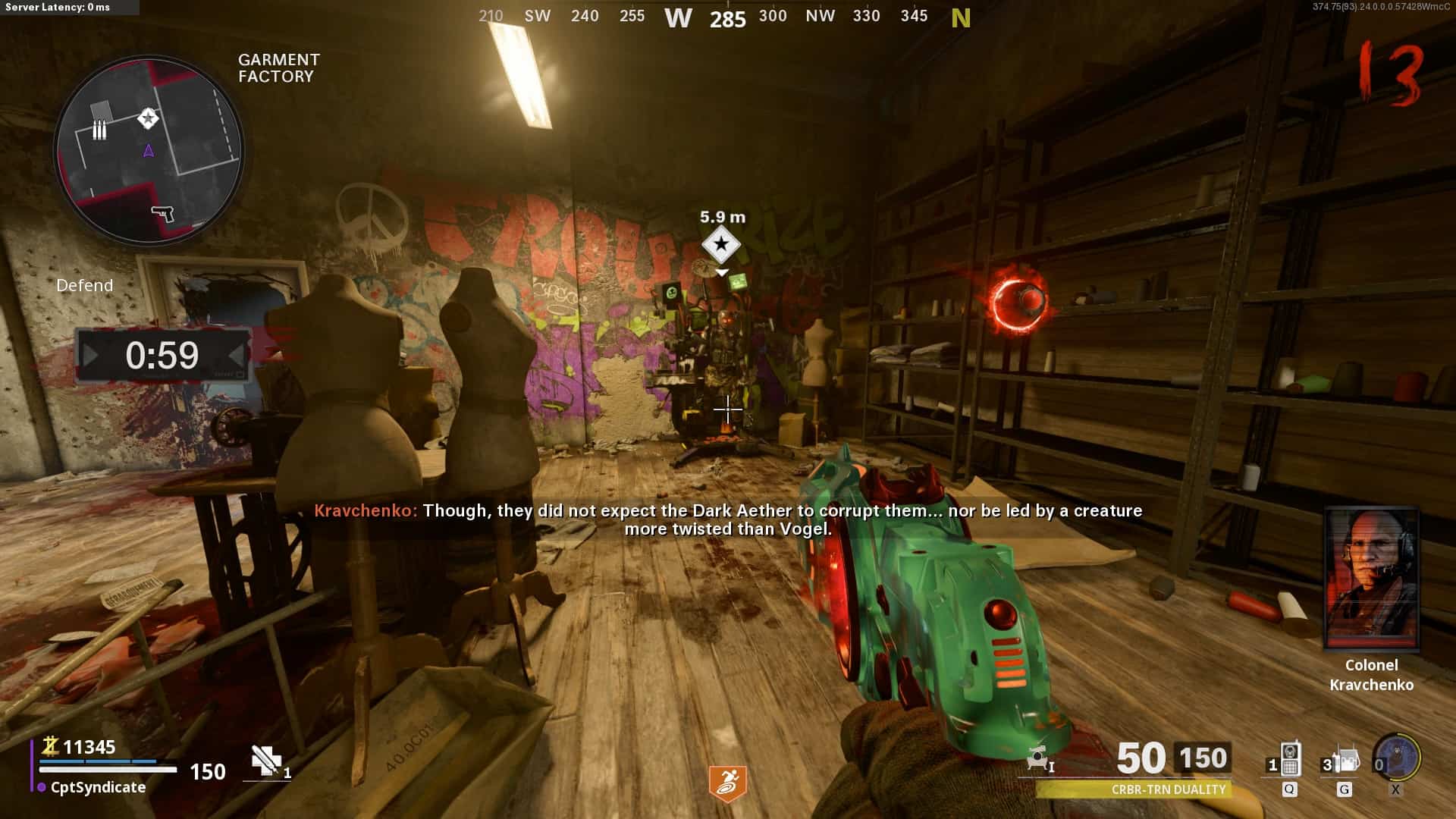Image resolution: width=1456 pixels, height=819 pixels.
Task: Activate the Stamin-Up runner perk icon
Action: point(727,783)
